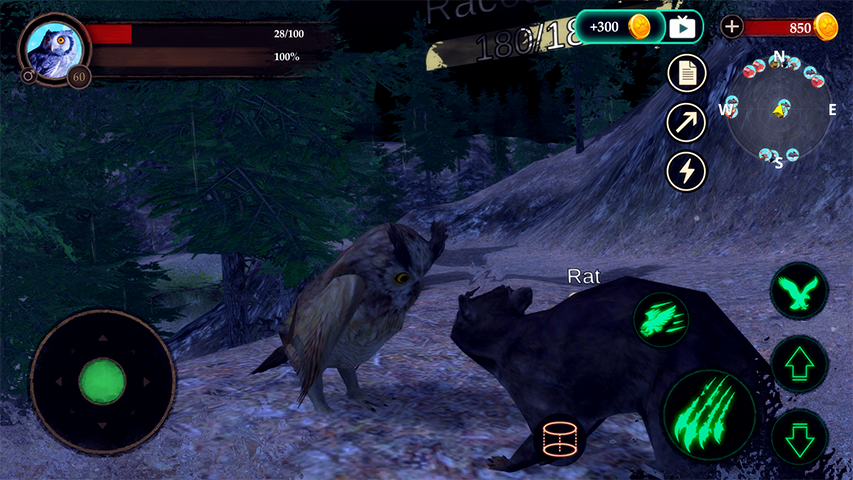This screenshot has width=853, height=480.
Task: Tap the green virtual joystick knob
Action: pyautogui.click(x=102, y=381)
